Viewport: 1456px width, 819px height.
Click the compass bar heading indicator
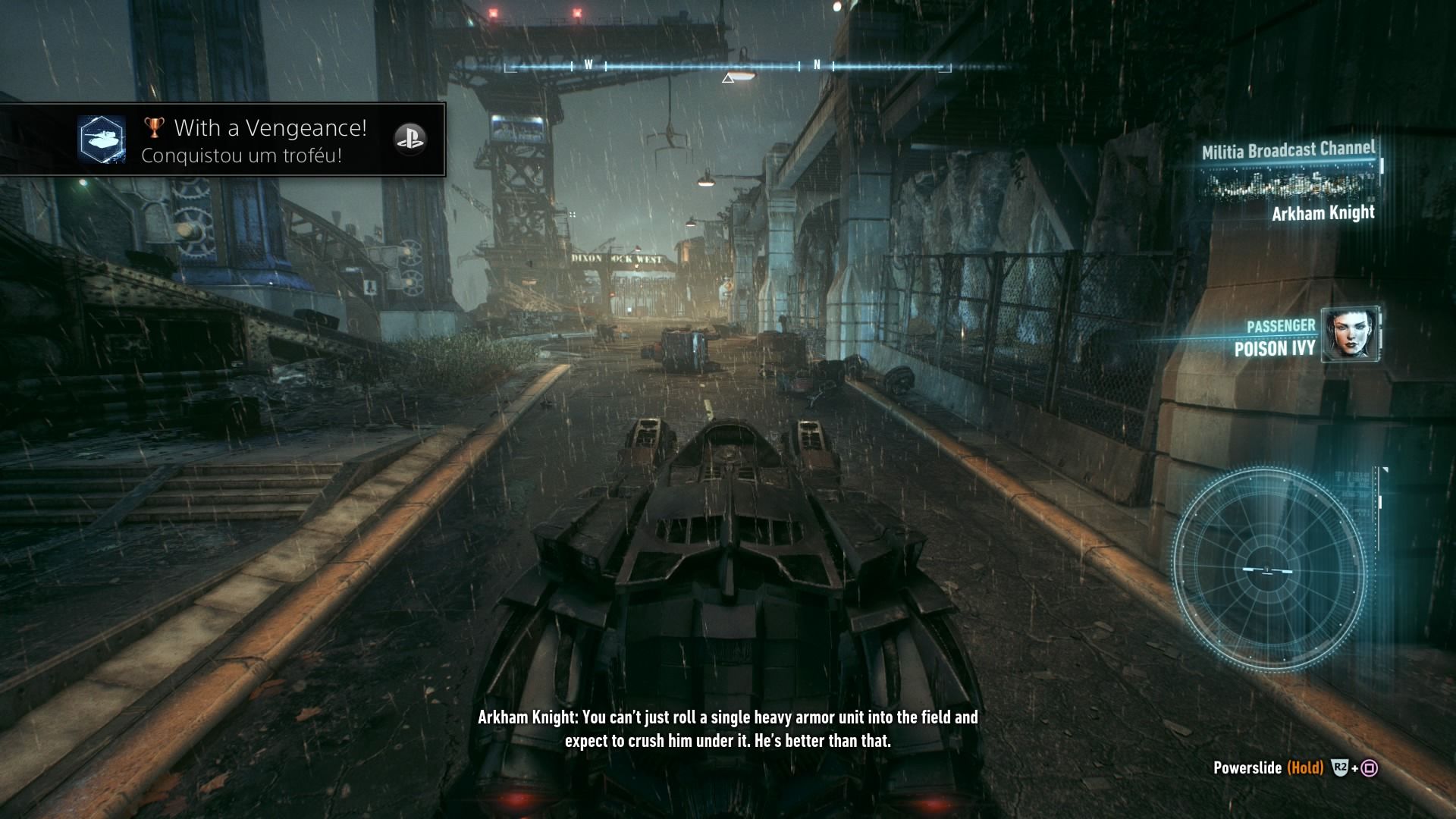pos(728,77)
